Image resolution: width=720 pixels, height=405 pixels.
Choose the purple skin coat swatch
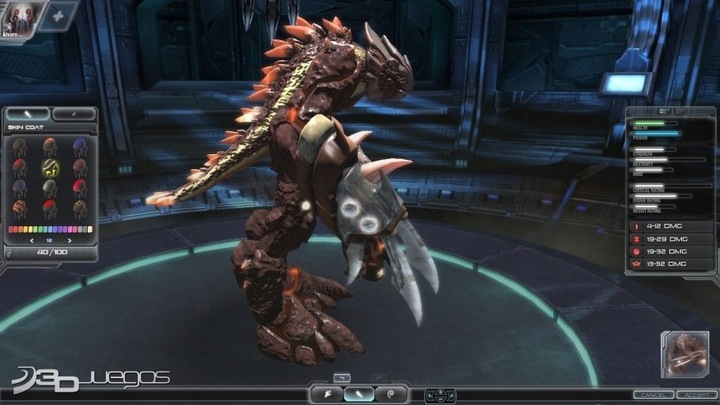pyautogui.click(x=79, y=147)
